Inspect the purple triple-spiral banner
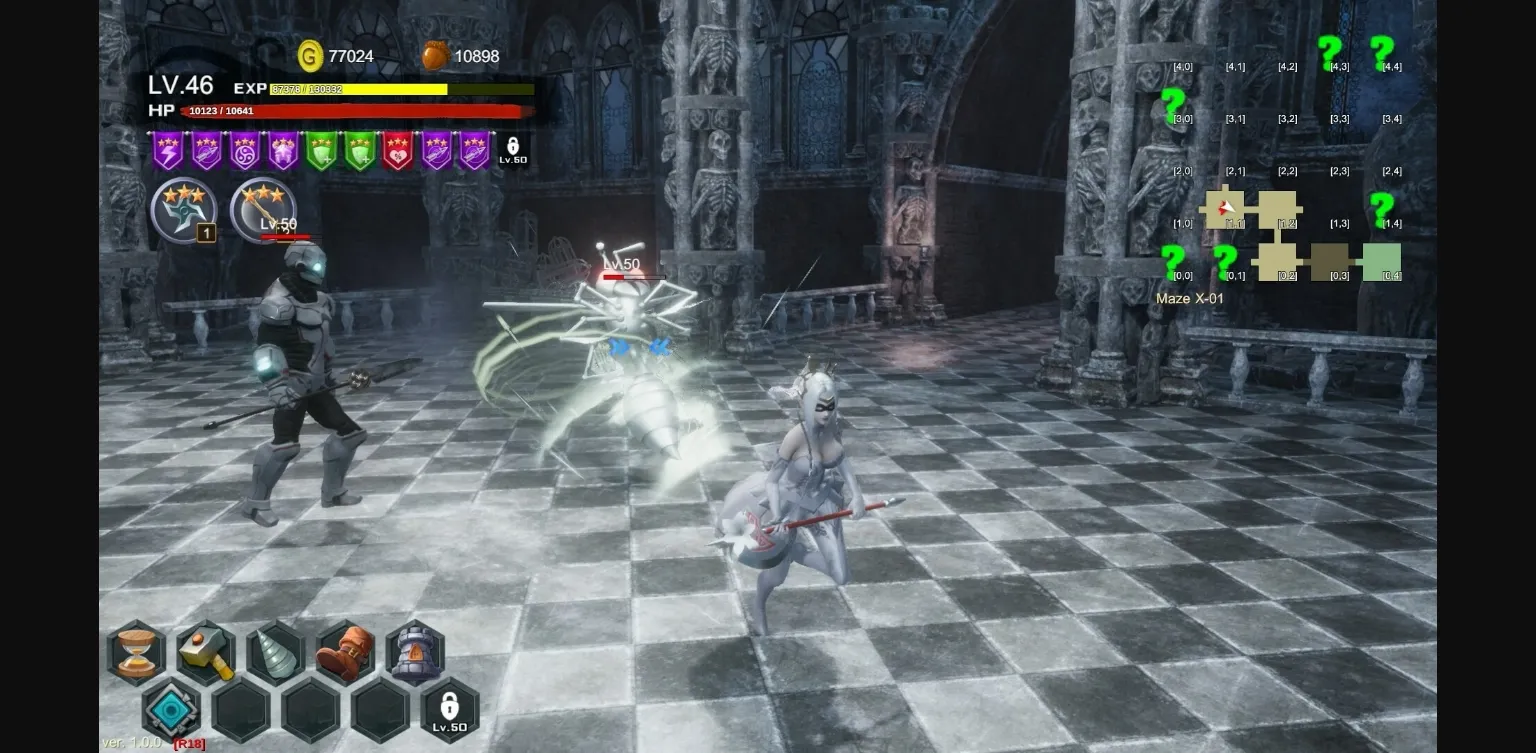Screen dimensions: 1536x753 click(x=245, y=150)
